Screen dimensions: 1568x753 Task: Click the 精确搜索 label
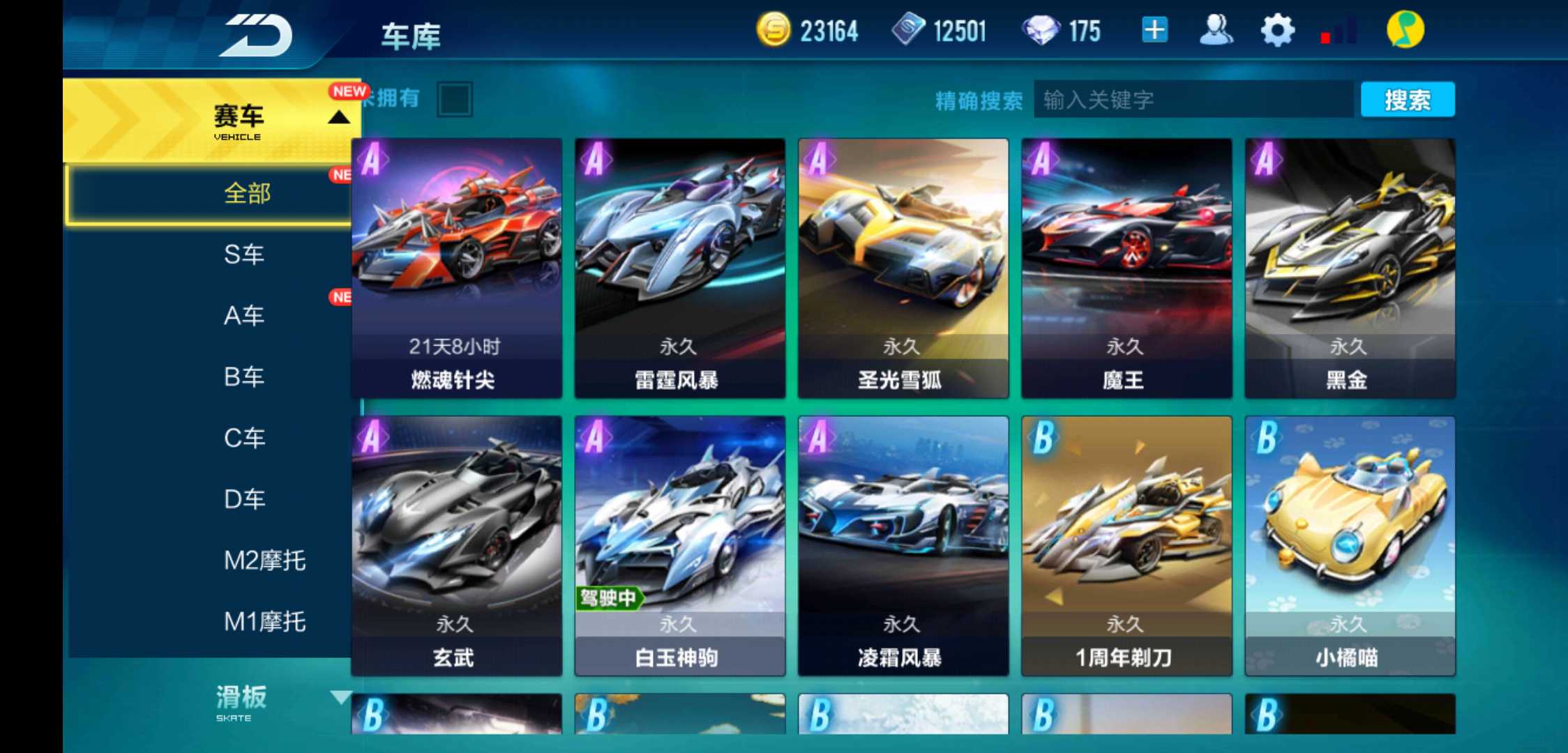coord(979,100)
